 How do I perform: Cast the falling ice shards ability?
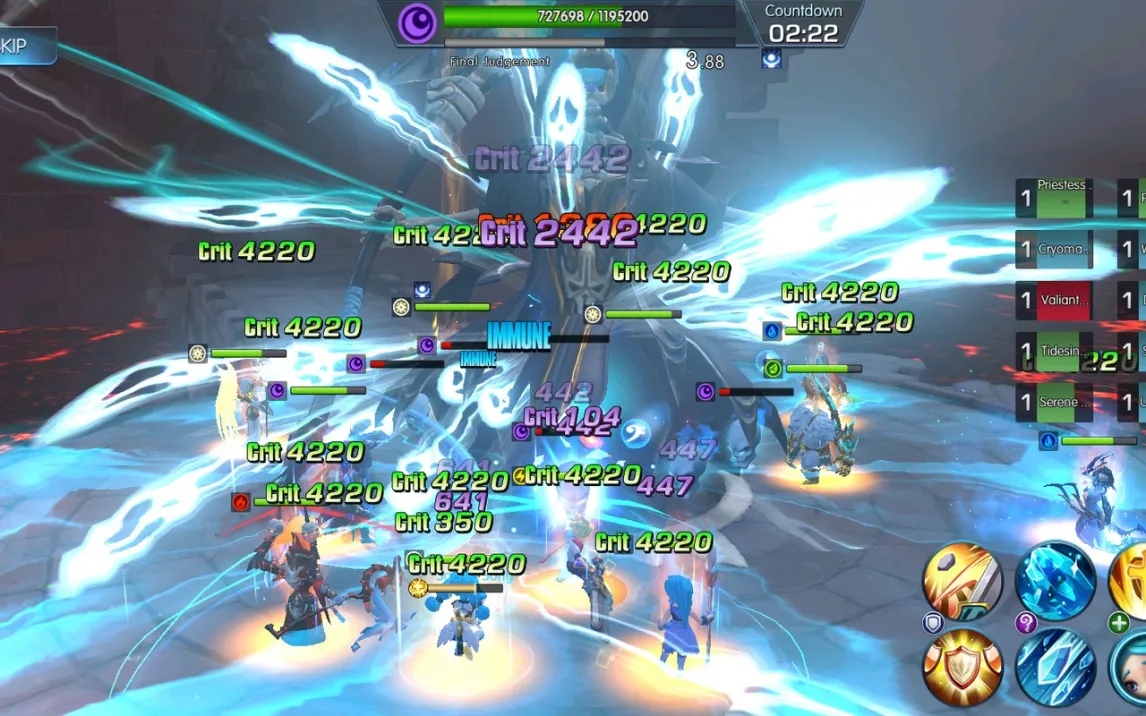[1055, 667]
